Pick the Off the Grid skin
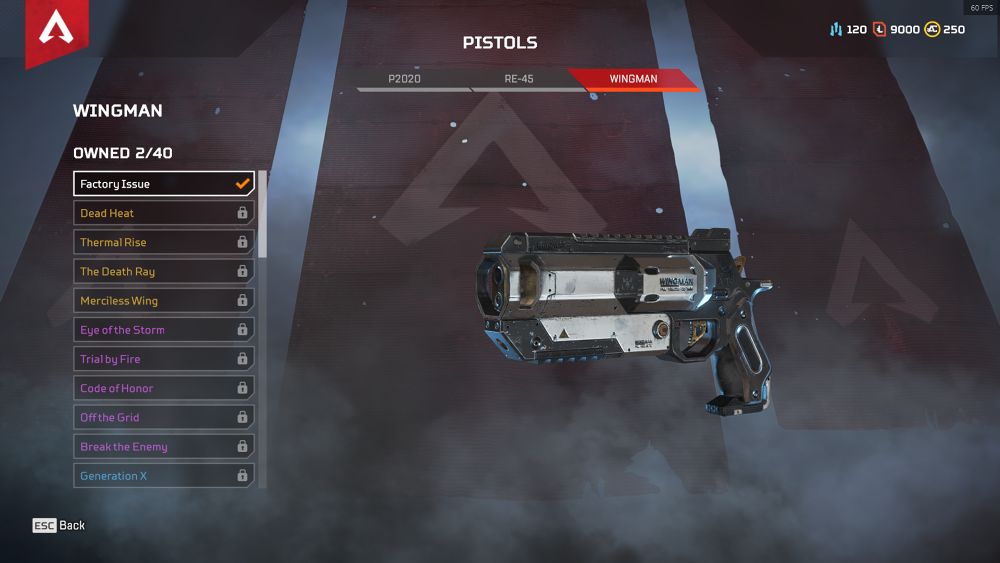Viewport: 1000px width, 563px height. pyautogui.click(x=164, y=417)
